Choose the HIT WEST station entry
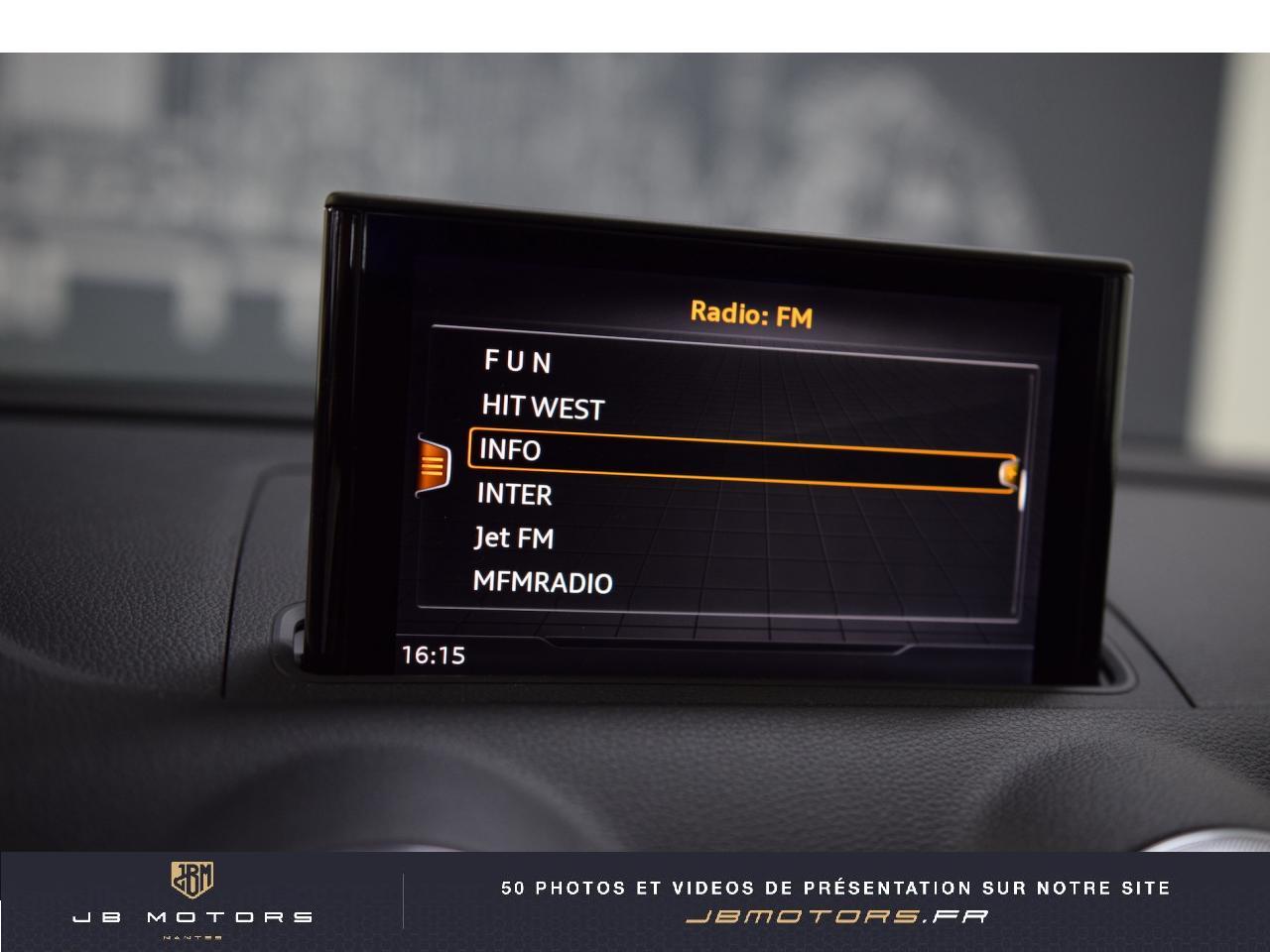The image size is (1270, 952). coord(543,407)
